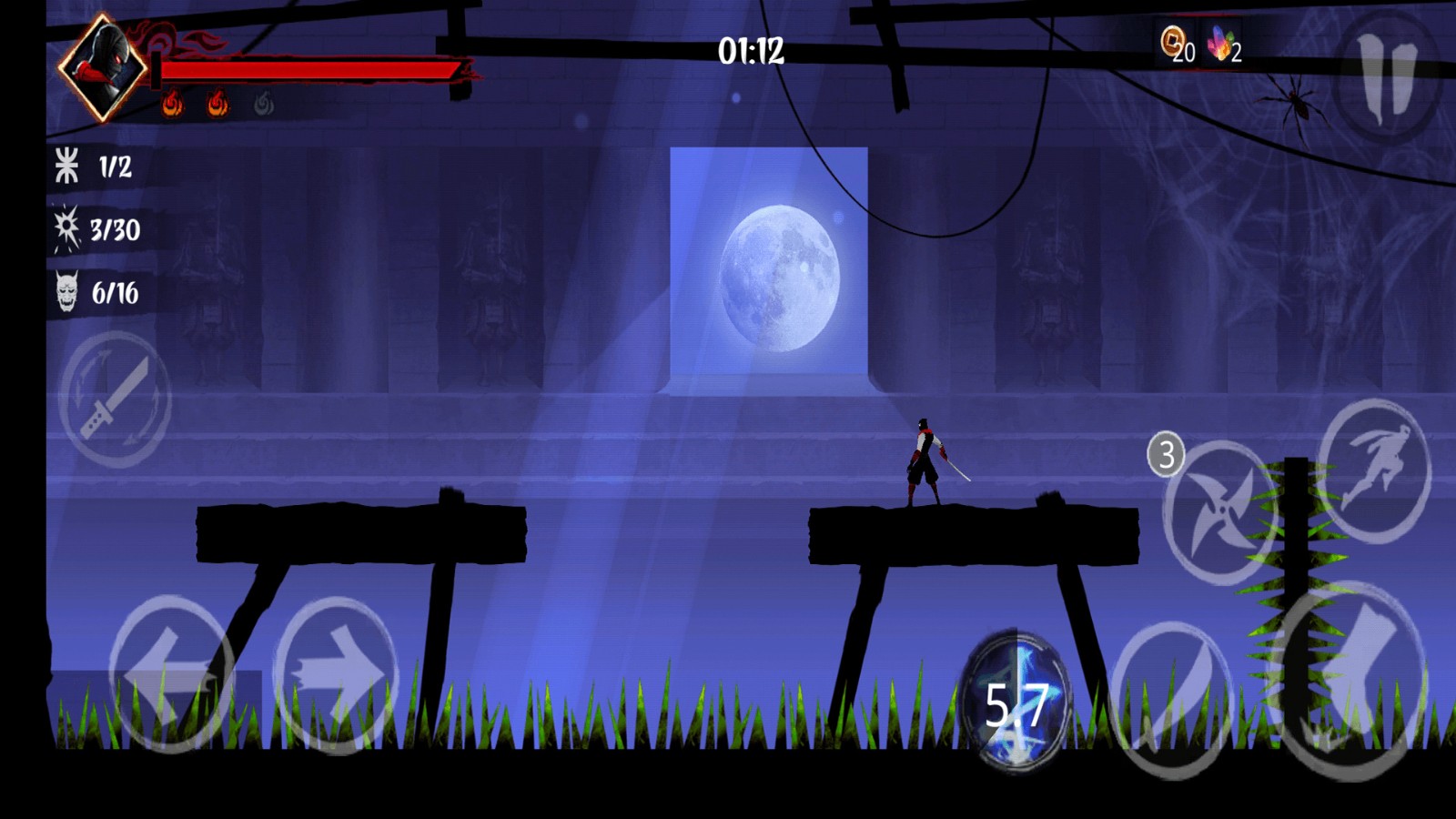Throw a shuriken with the shuriken button
1456x819 pixels.
pos(1220,512)
